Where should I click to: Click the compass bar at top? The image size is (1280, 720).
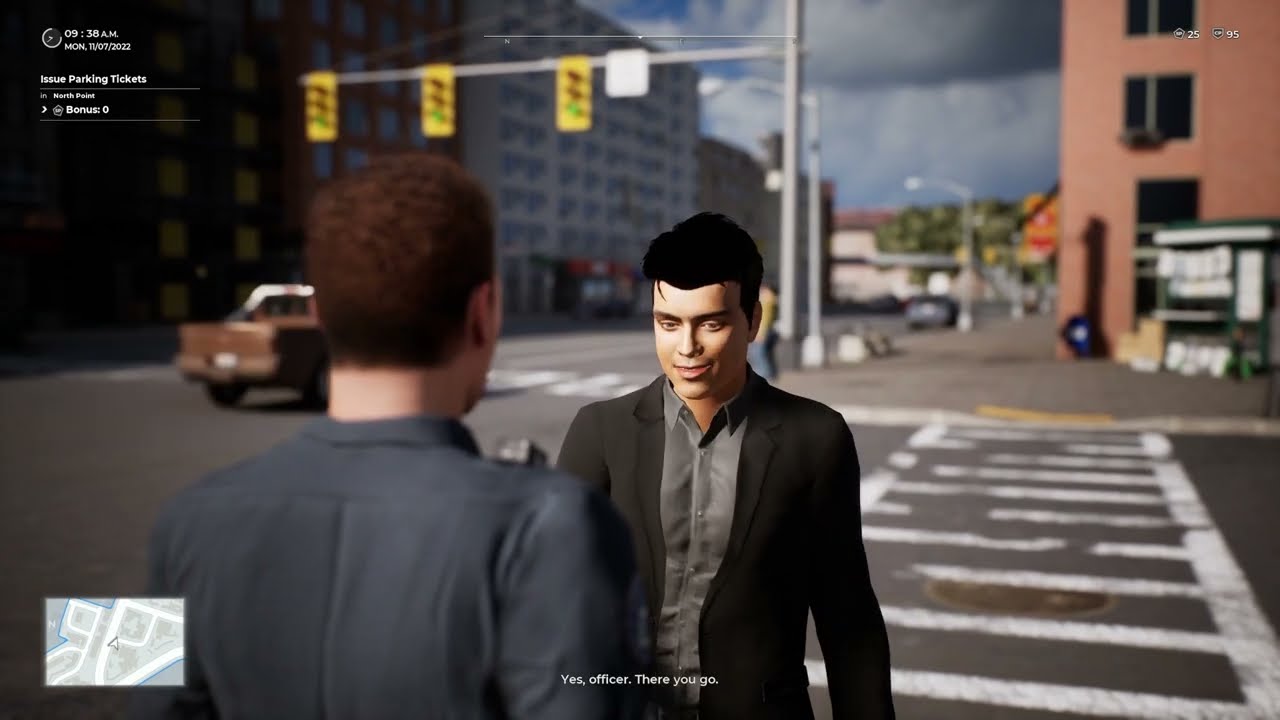639,39
